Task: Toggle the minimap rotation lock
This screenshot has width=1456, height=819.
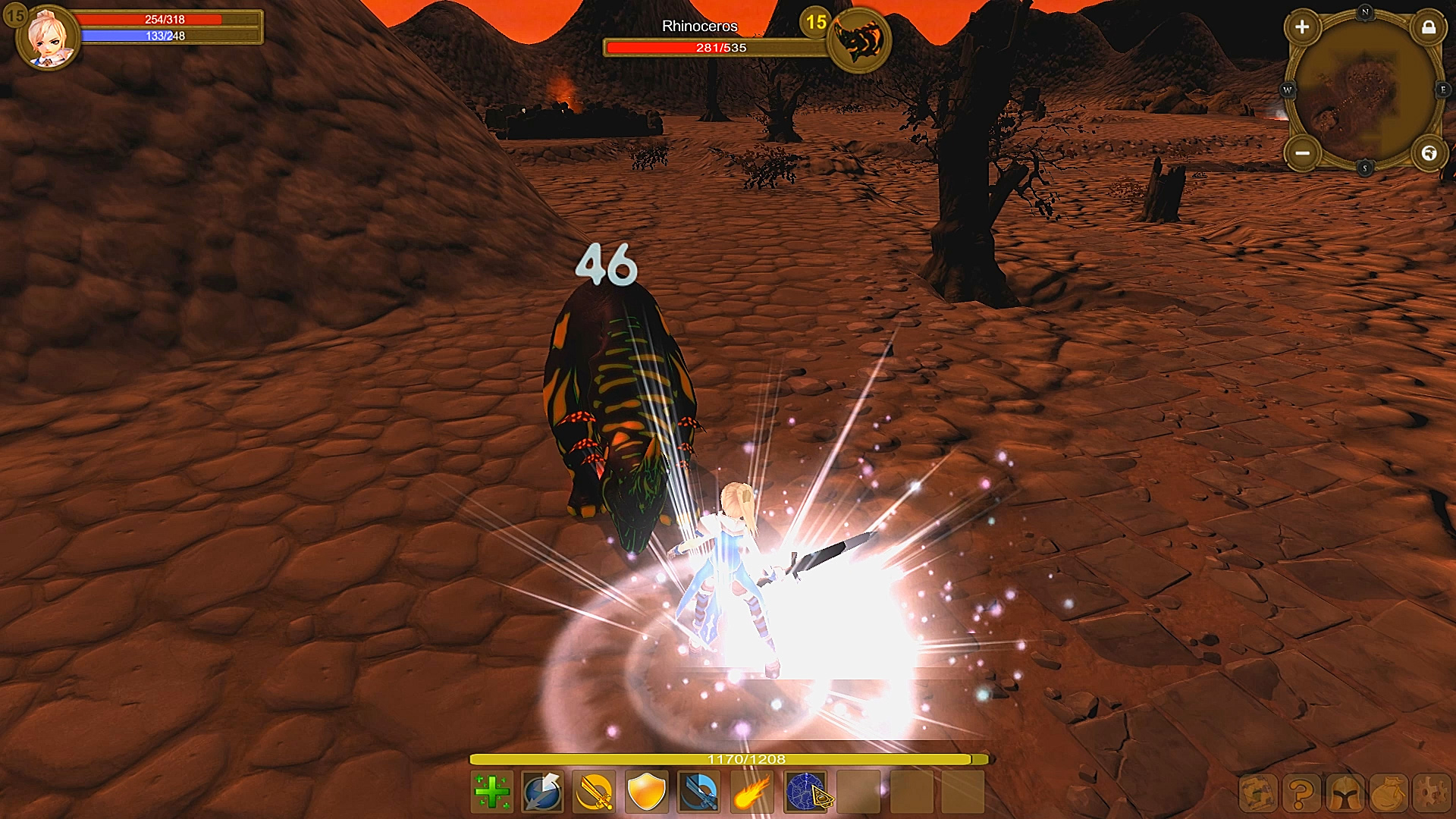Action: click(x=1429, y=29)
